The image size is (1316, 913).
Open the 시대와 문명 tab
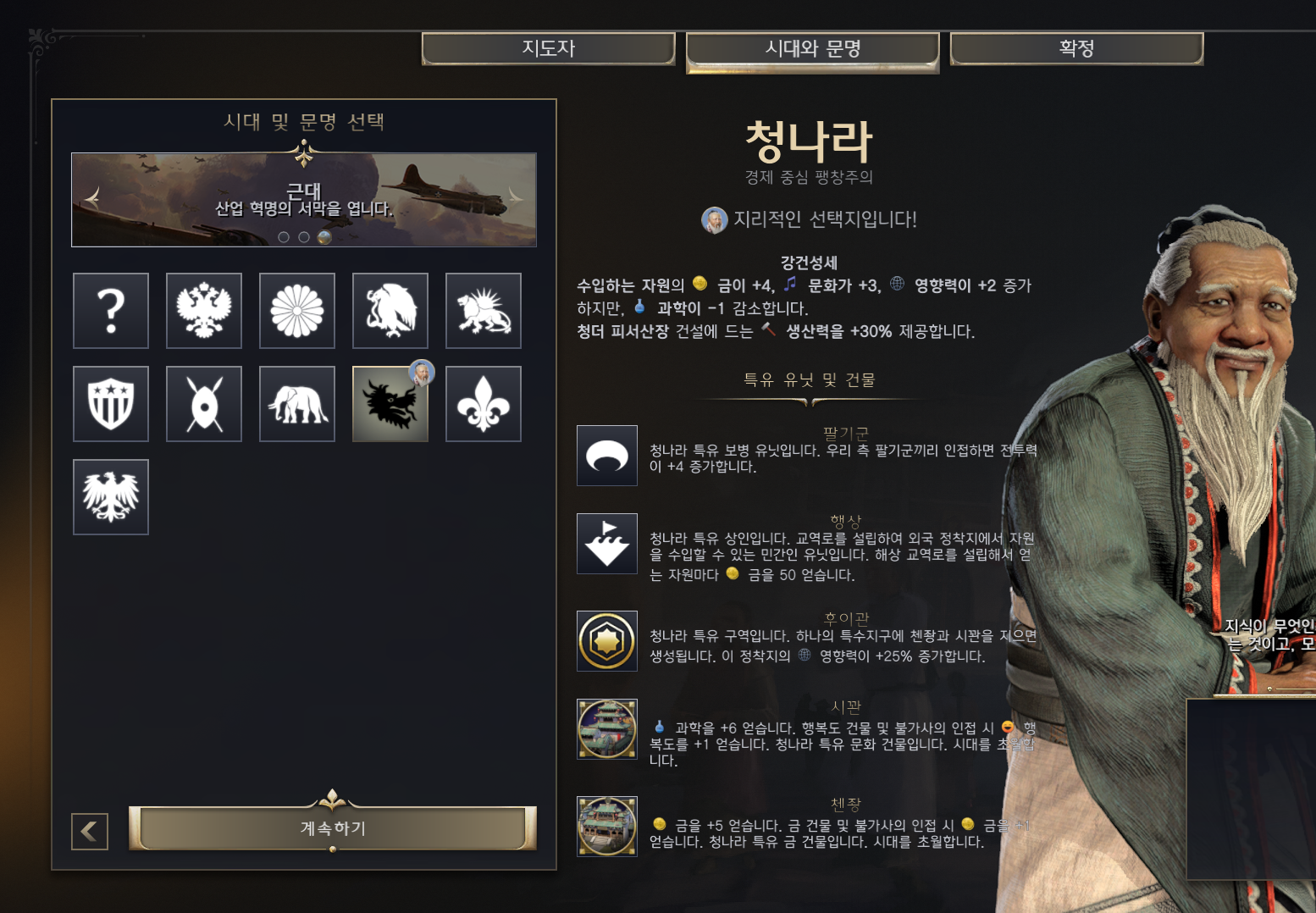click(812, 49)
